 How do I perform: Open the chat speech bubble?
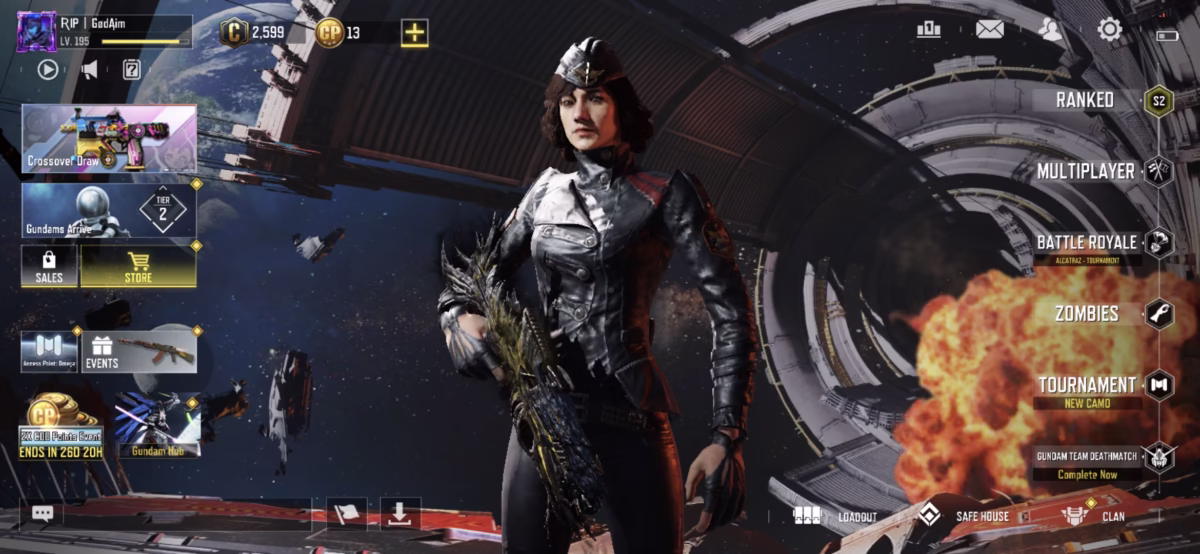point(42,513)
